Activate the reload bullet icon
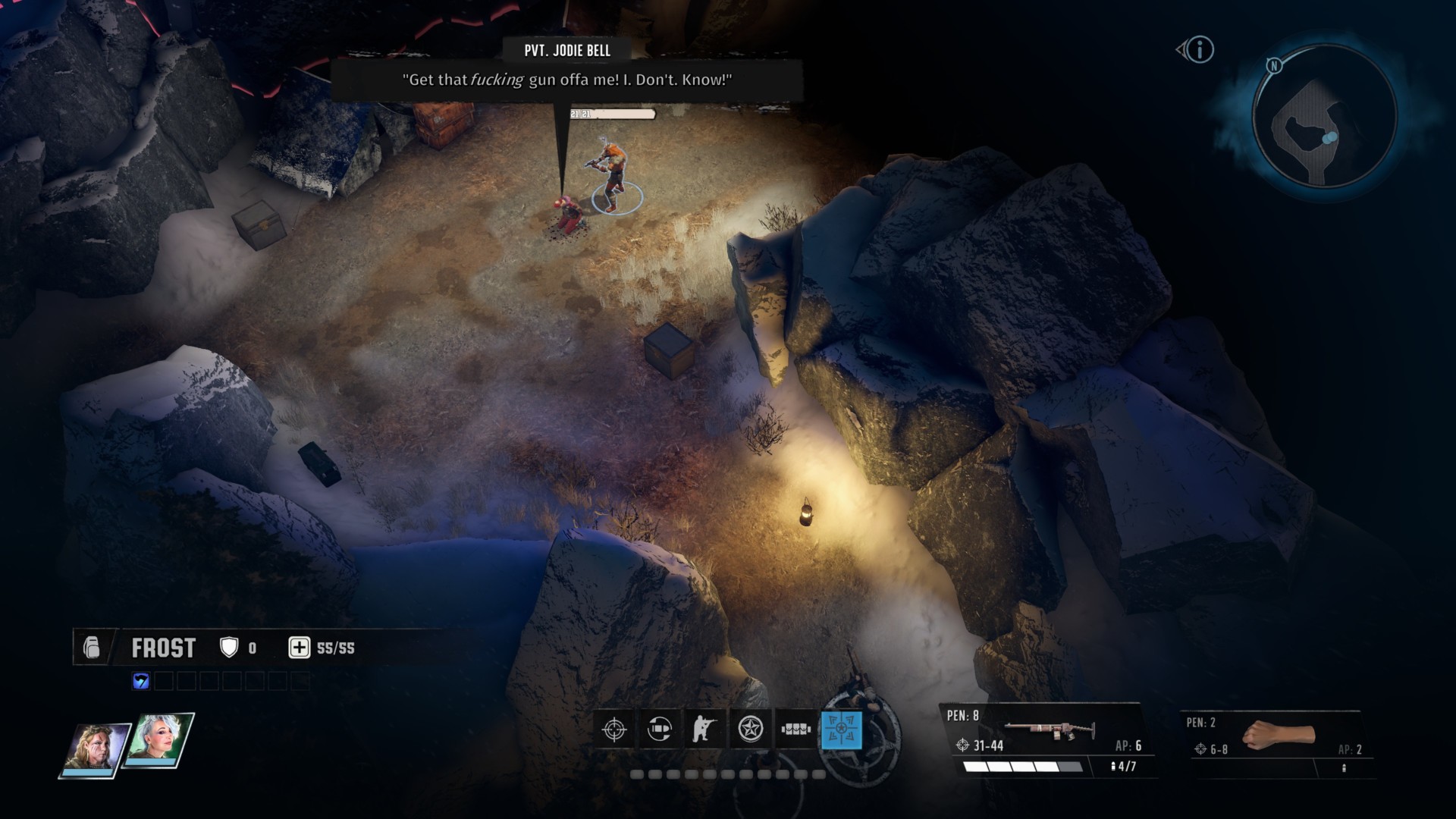 (x=660, y=730)
